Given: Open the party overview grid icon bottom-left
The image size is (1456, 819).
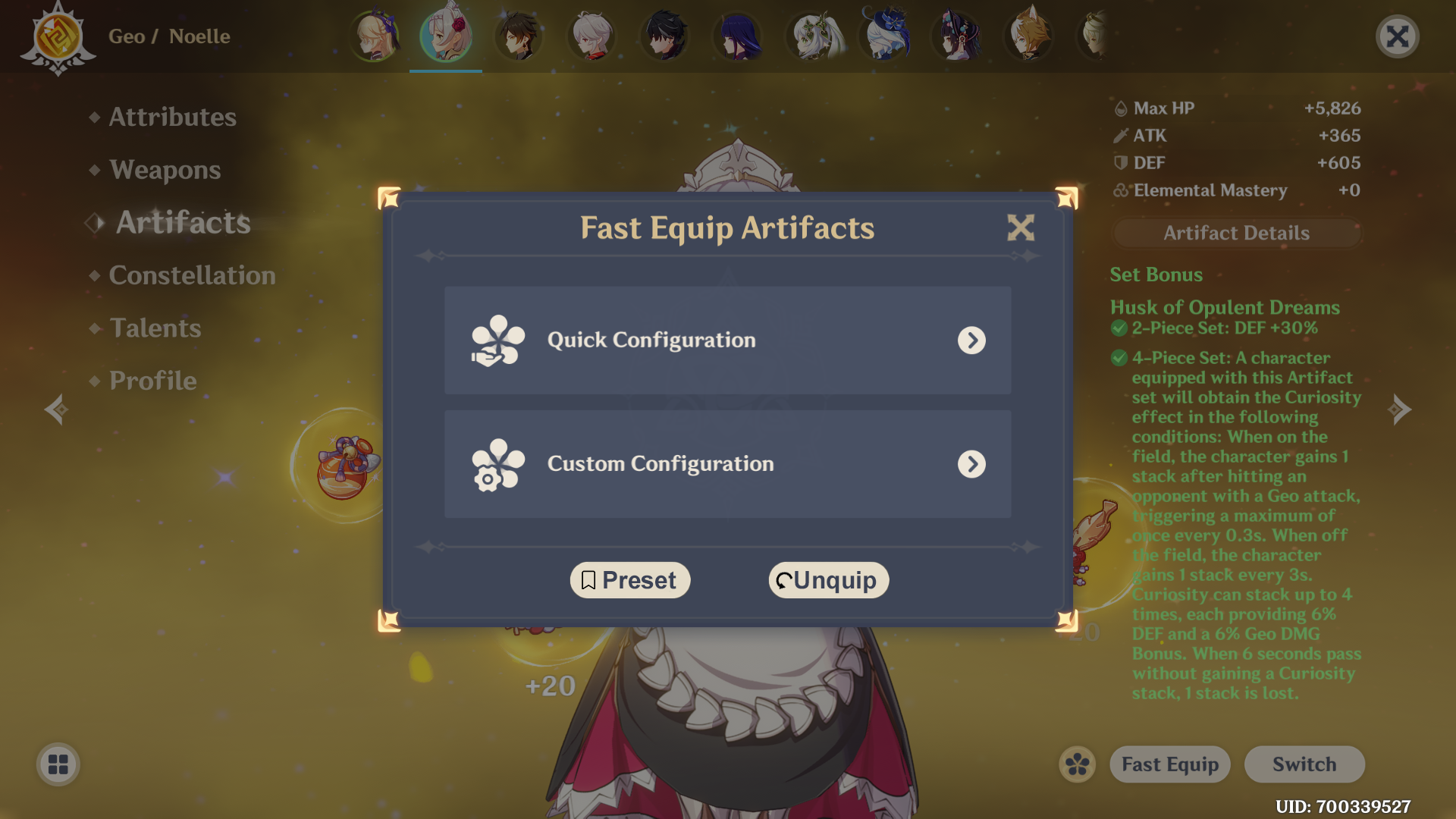Looking at the screenshot, I should [57, 764].
